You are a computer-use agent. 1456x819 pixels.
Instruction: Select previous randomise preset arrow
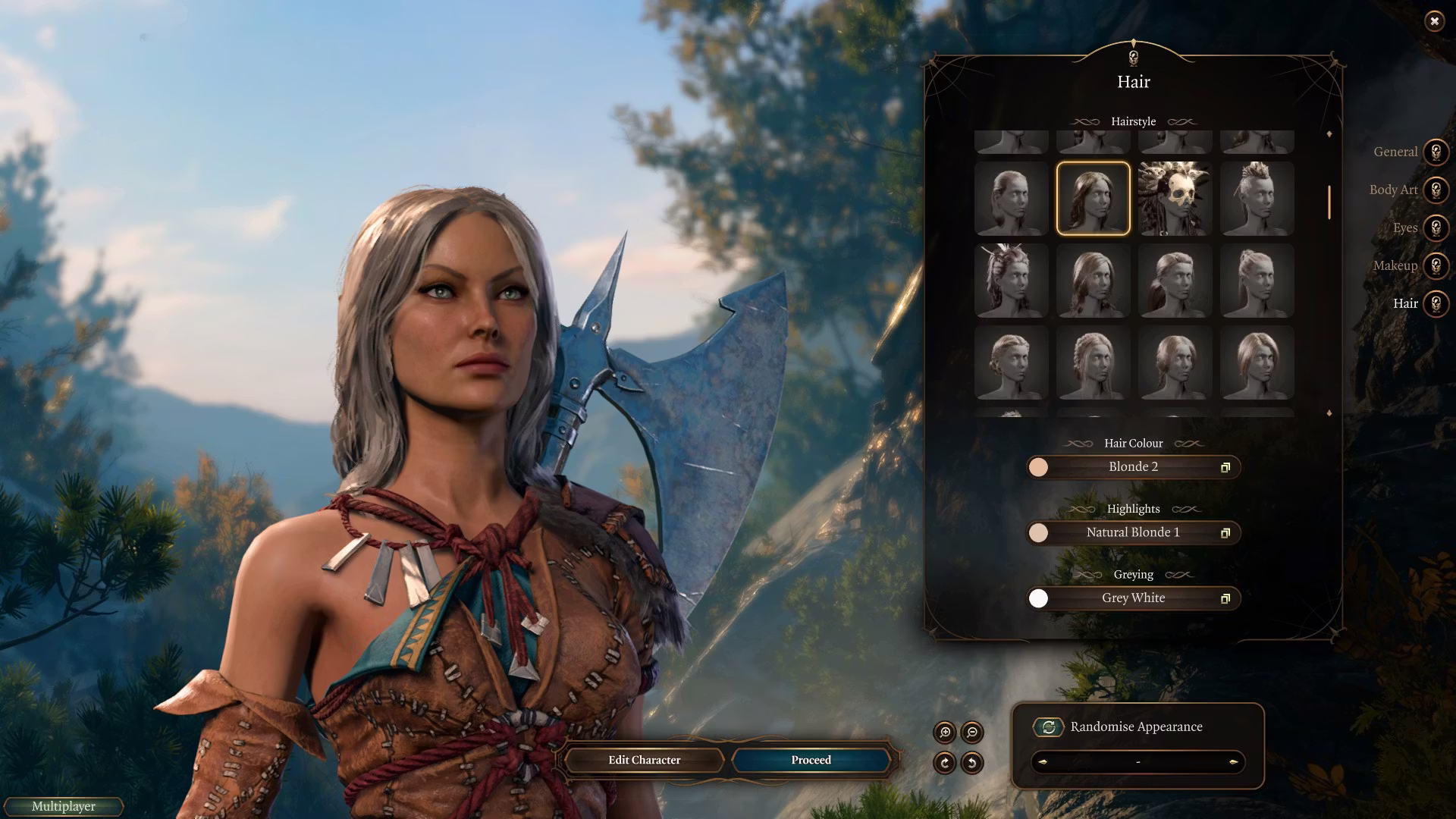tap(1043, 762)
